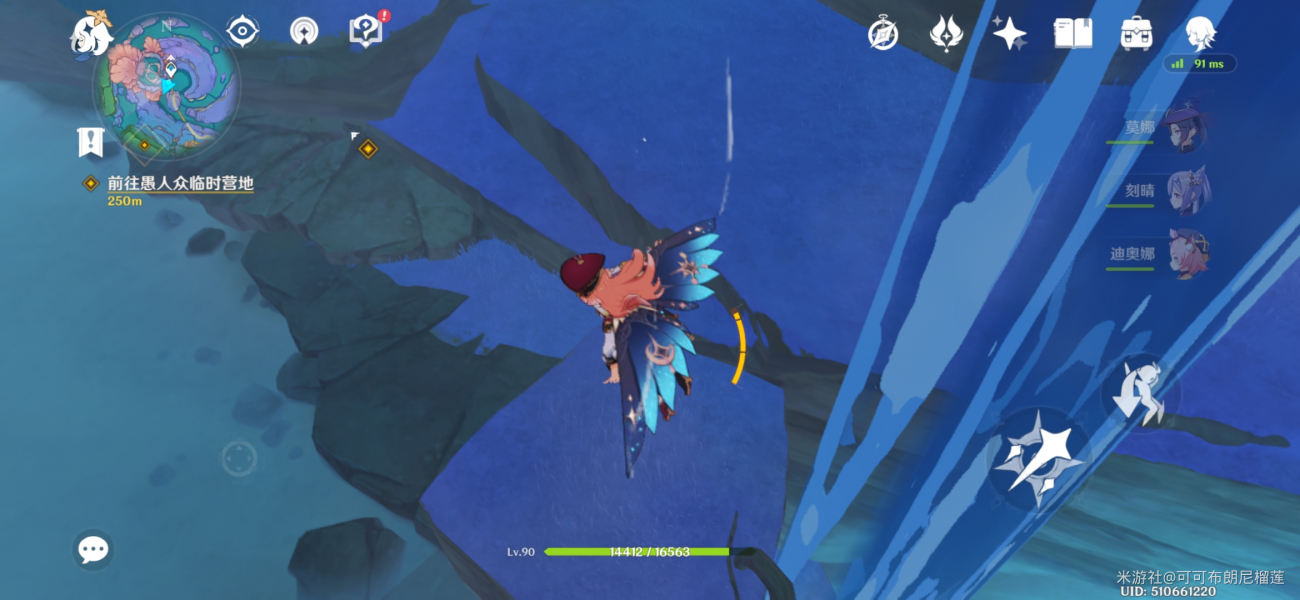
Task: Select the Fatui camp quest tracker
Action: pyautogui.click(x=180, y=184)
